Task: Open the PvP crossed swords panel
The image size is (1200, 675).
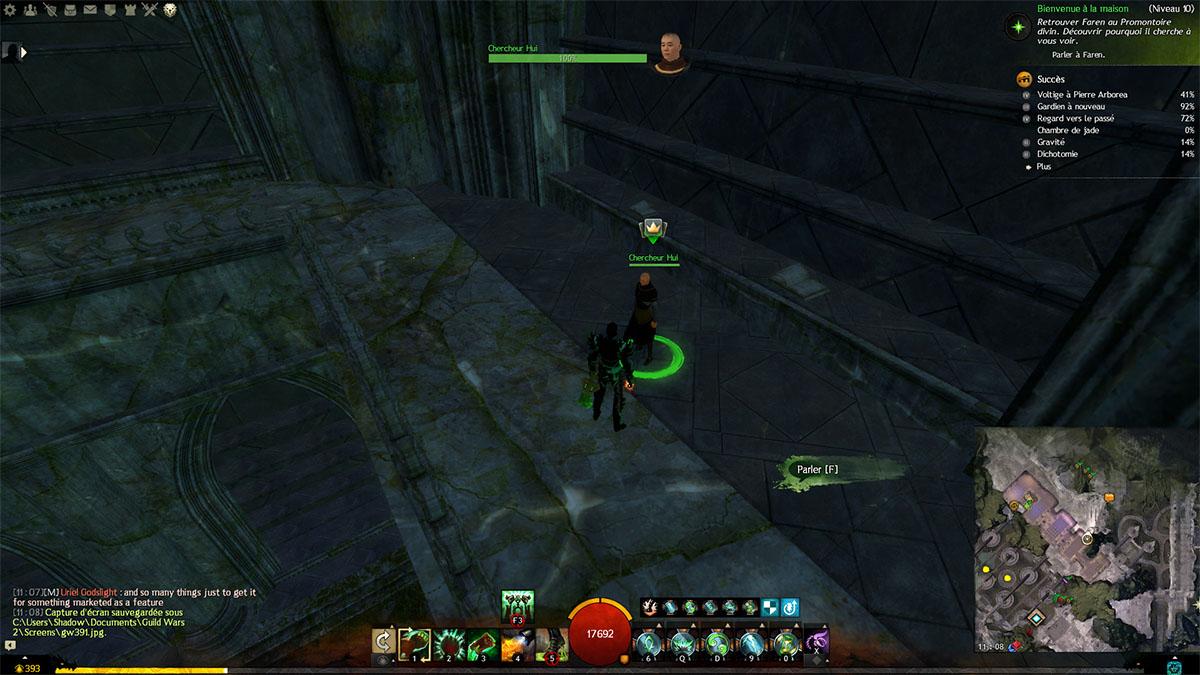Action: point(150,10)
